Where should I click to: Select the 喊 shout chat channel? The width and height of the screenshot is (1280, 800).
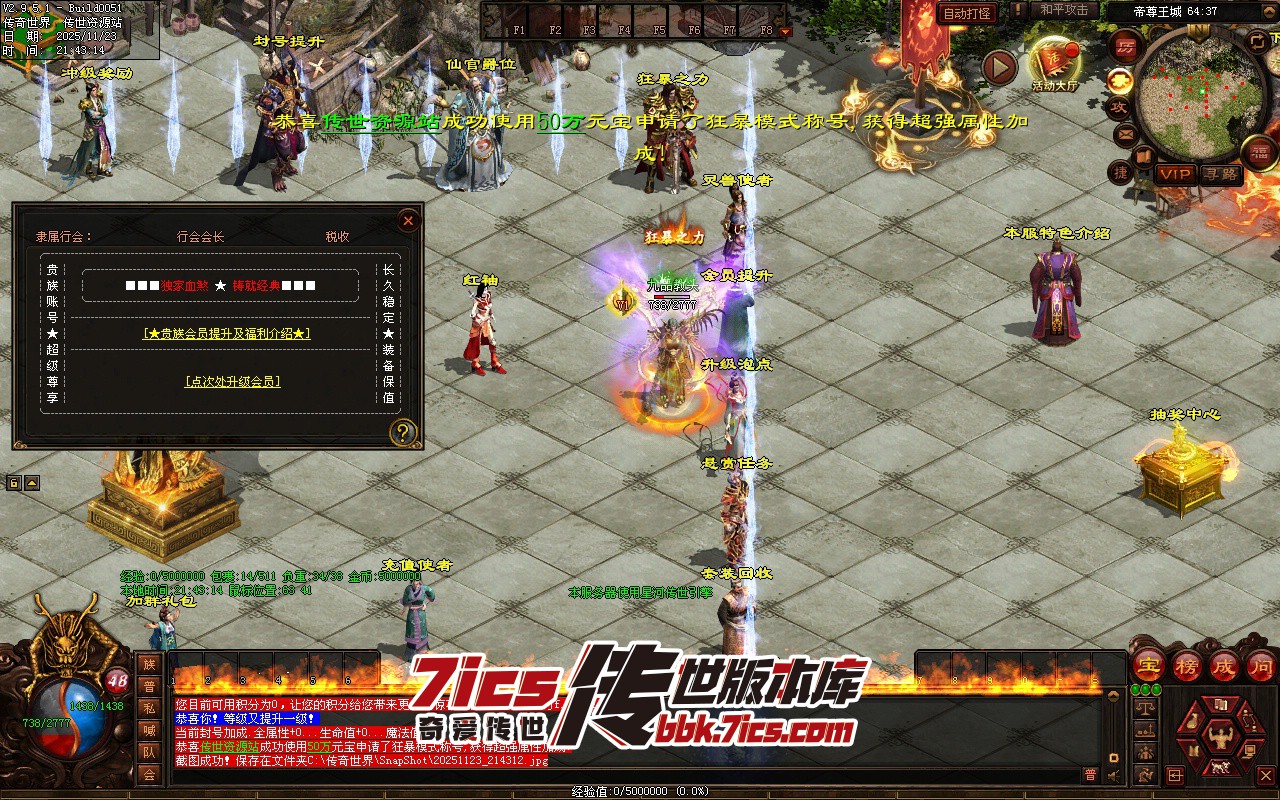click(x=149, y=730)
